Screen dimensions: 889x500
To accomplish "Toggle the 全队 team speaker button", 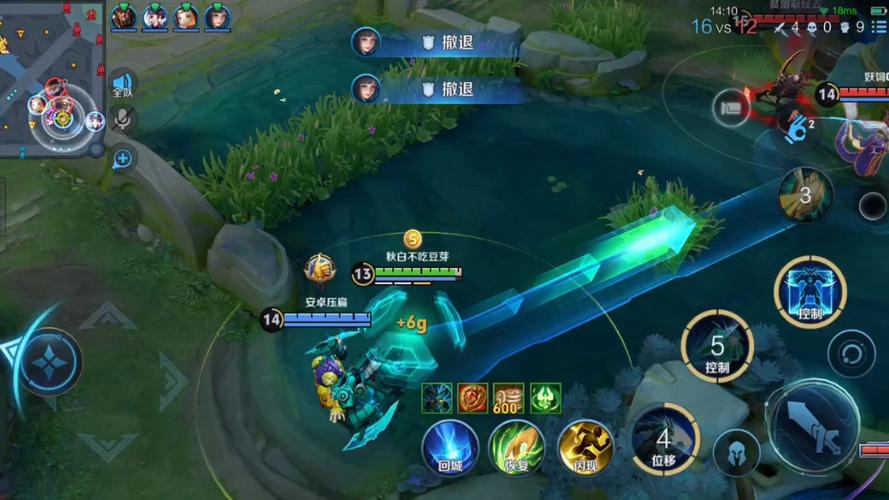I will (122, 85).
